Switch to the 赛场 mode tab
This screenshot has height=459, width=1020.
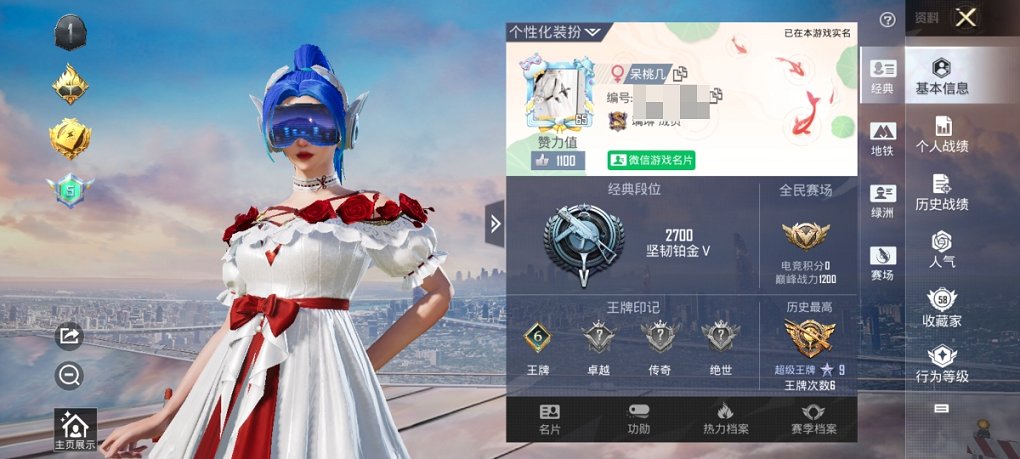(x=882, y=263)
